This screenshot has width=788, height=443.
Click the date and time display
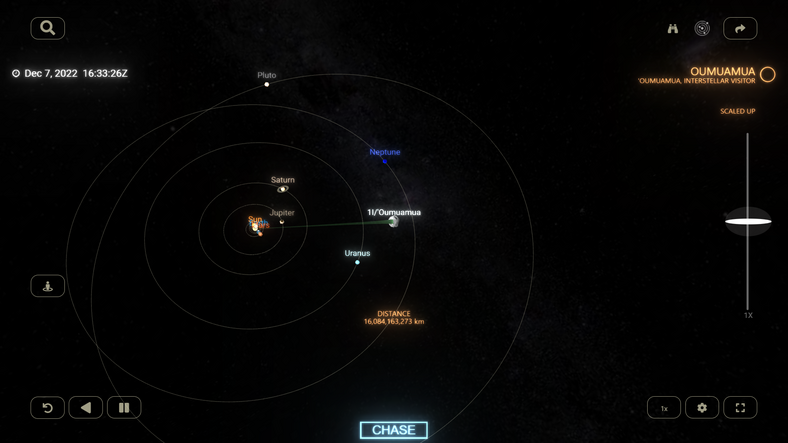pos(76,73)
